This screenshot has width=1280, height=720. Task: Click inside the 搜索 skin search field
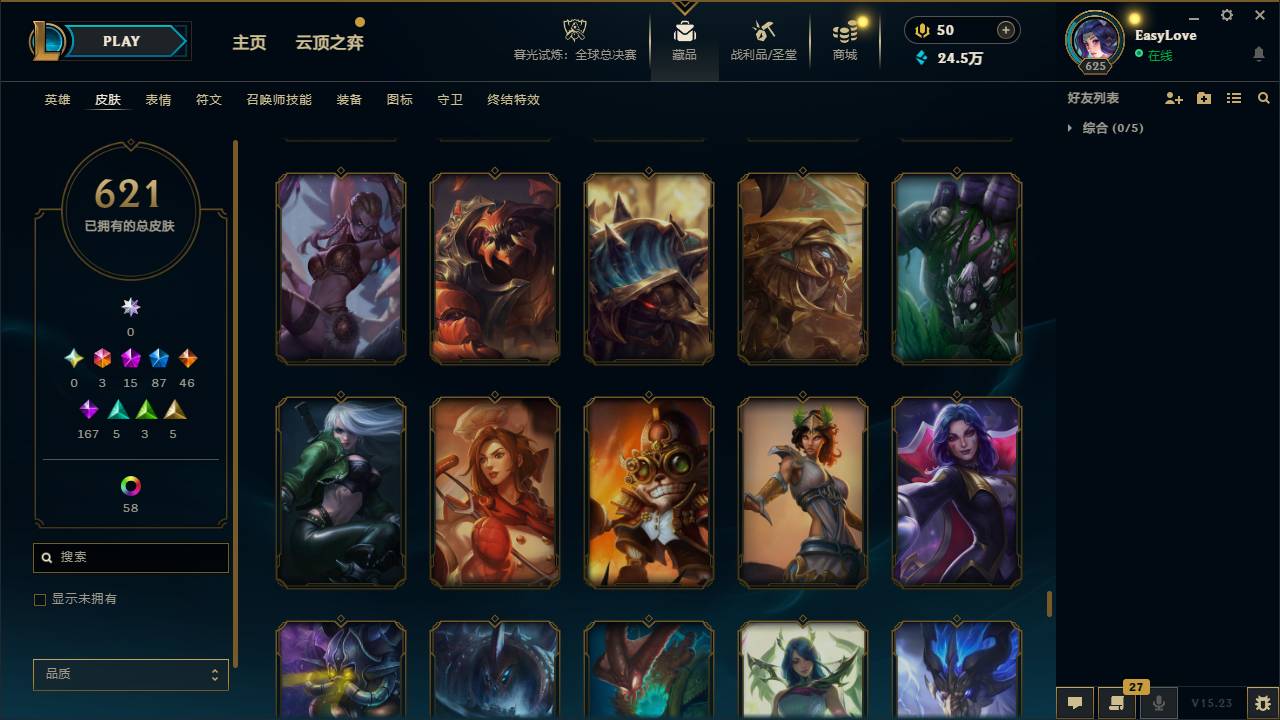click(x=130, y=557)
